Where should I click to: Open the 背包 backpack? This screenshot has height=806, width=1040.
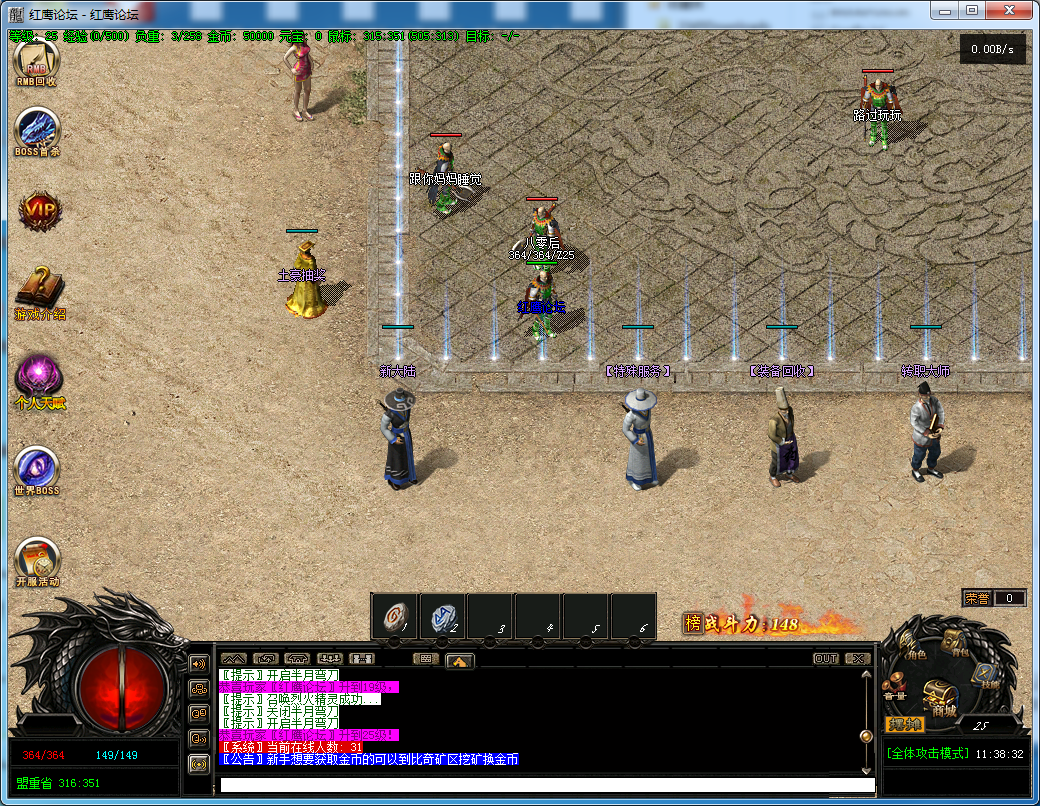pyautogui.click(x=956, y=641)
